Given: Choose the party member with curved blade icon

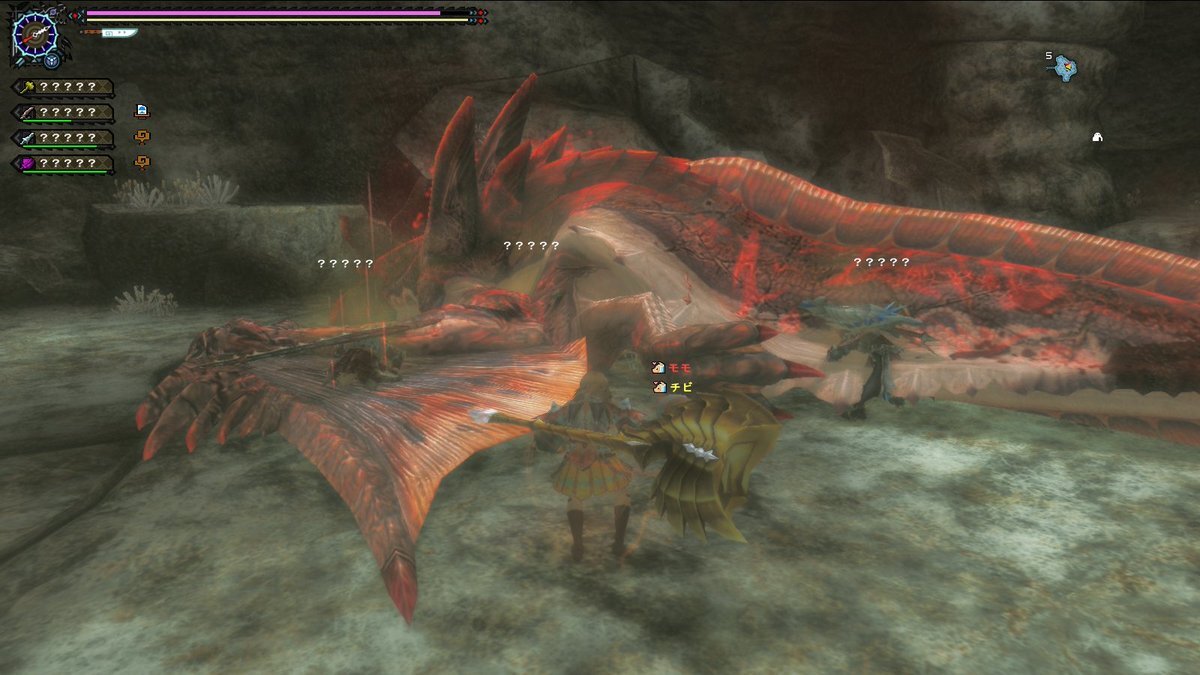Looking at the screenshot, I should 62,112.
